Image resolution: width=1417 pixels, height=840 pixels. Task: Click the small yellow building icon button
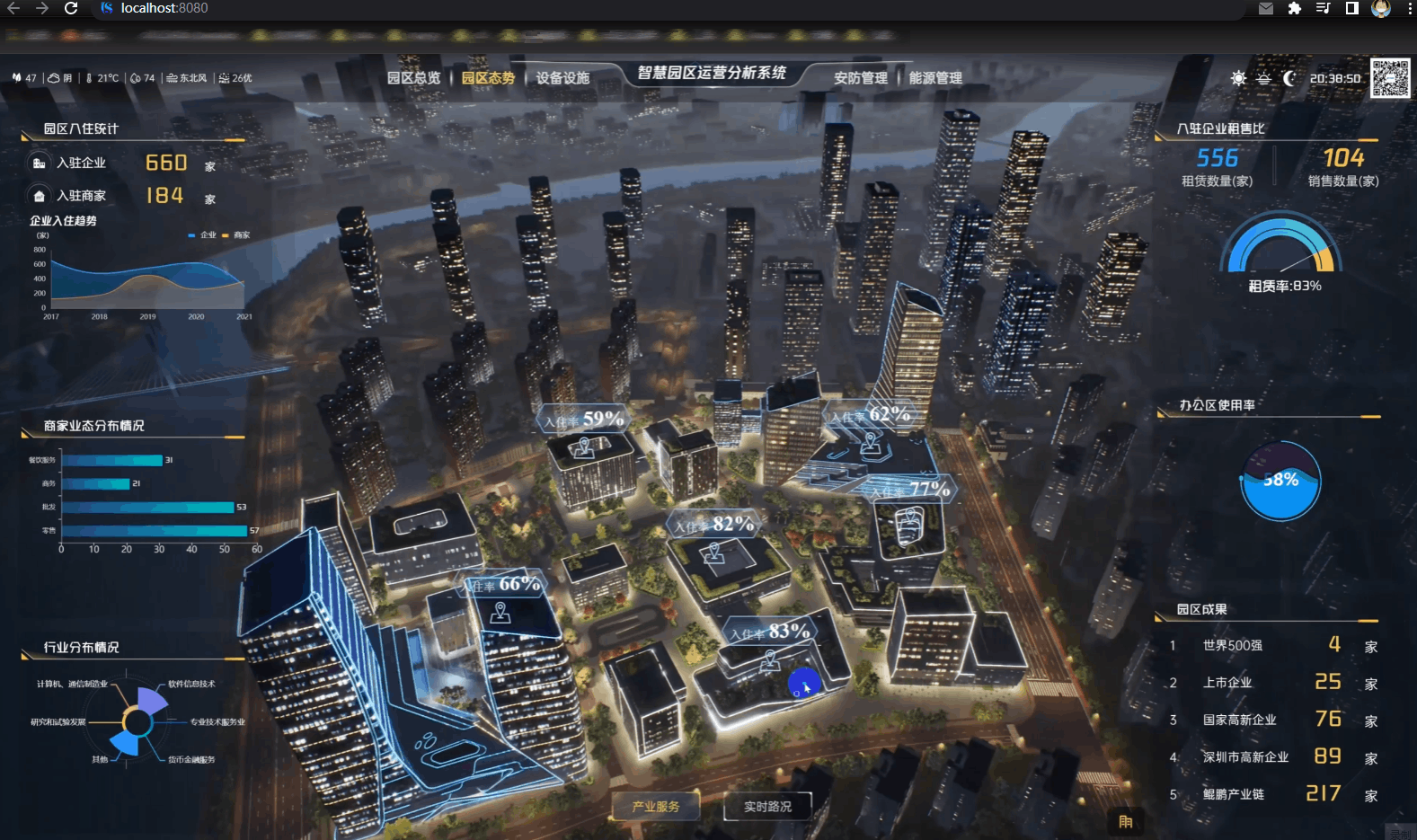coord(1125,821)
